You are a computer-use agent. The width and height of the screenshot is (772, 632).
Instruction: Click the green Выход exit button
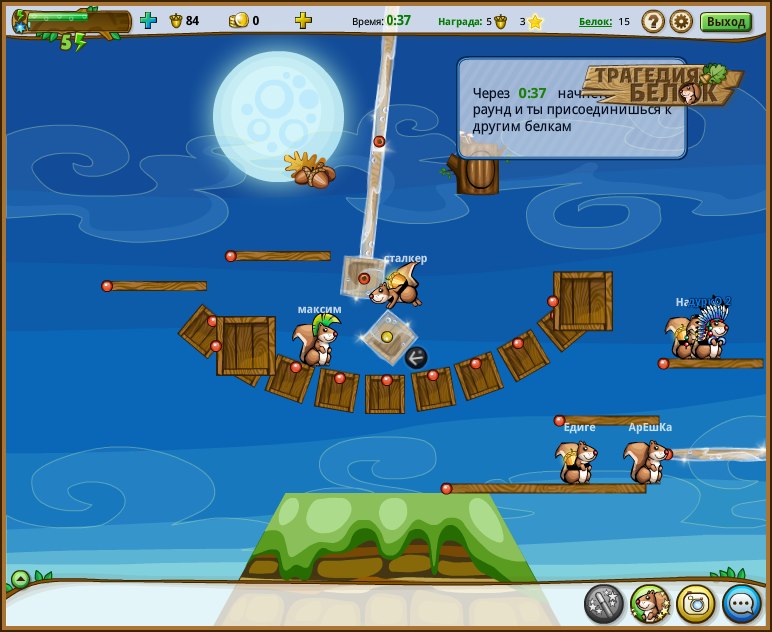coord(726,21)
